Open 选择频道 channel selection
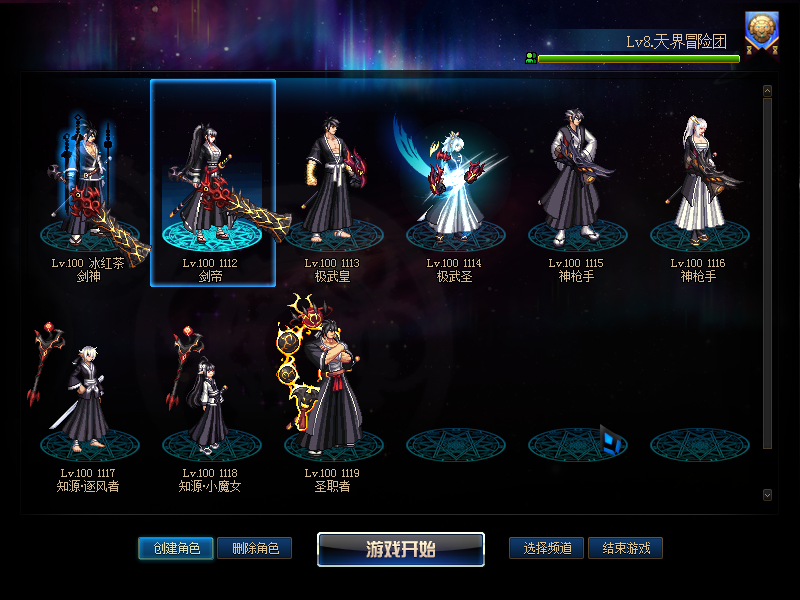800x600 pixels. click(547, 548)
